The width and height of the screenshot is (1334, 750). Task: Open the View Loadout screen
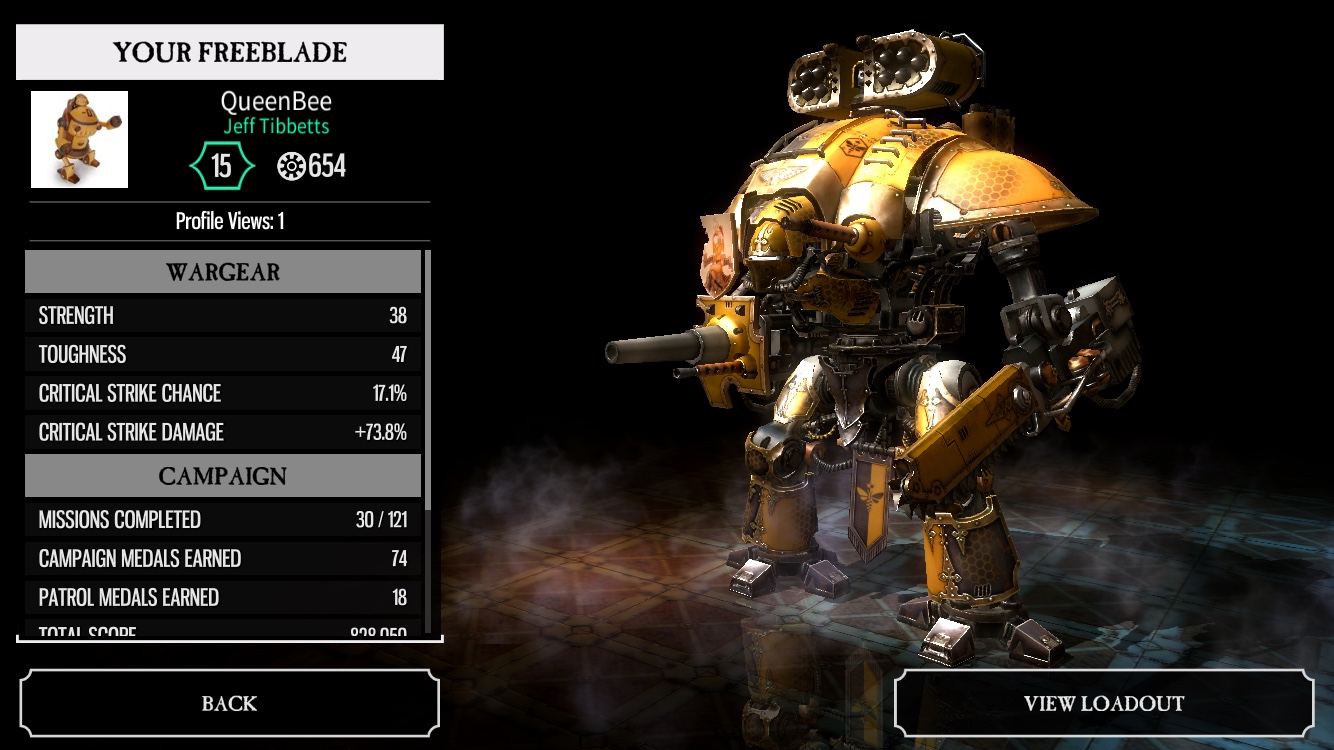point(1103,703)
